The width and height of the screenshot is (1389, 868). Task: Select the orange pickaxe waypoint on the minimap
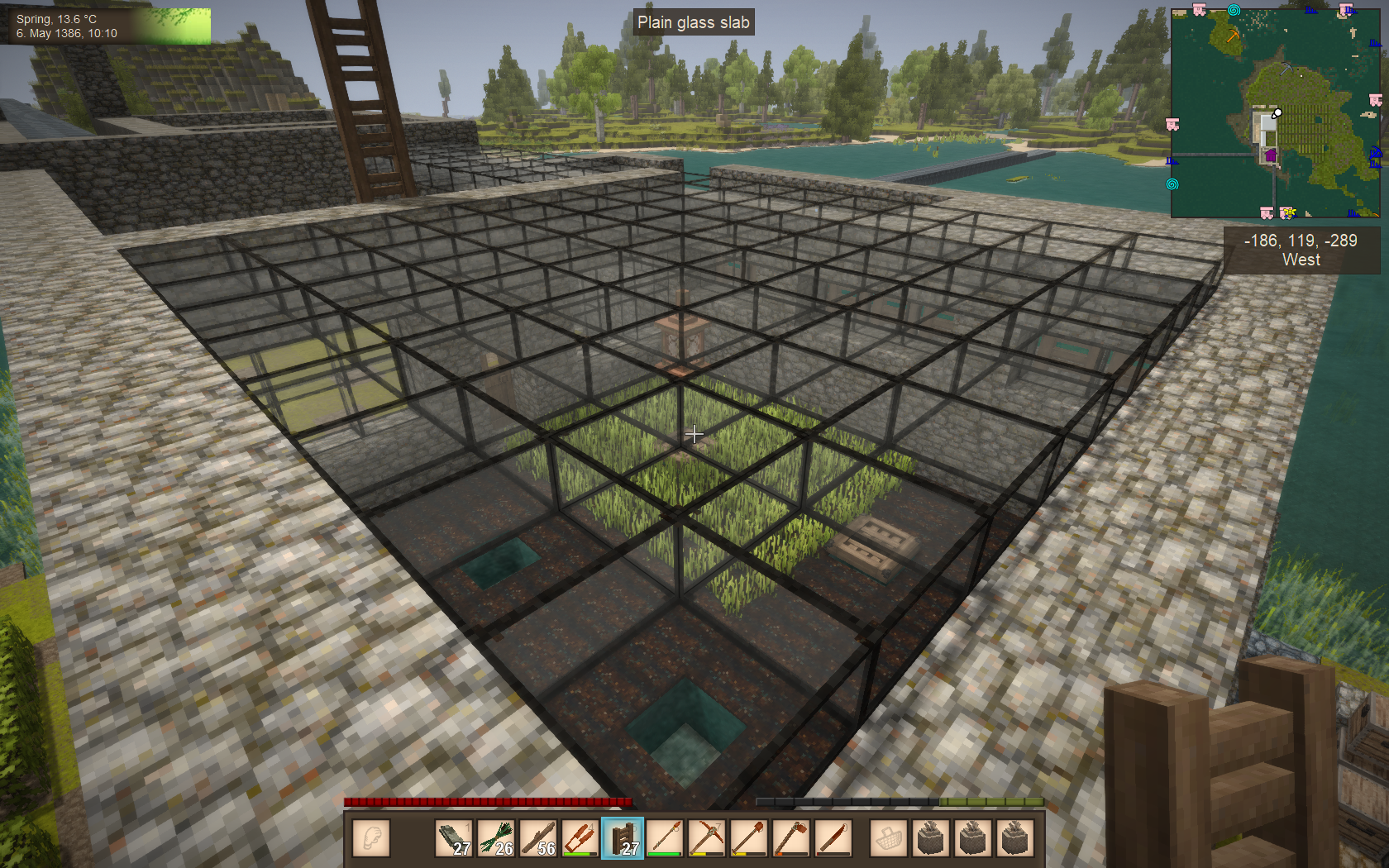click(x=1233, y=36)
